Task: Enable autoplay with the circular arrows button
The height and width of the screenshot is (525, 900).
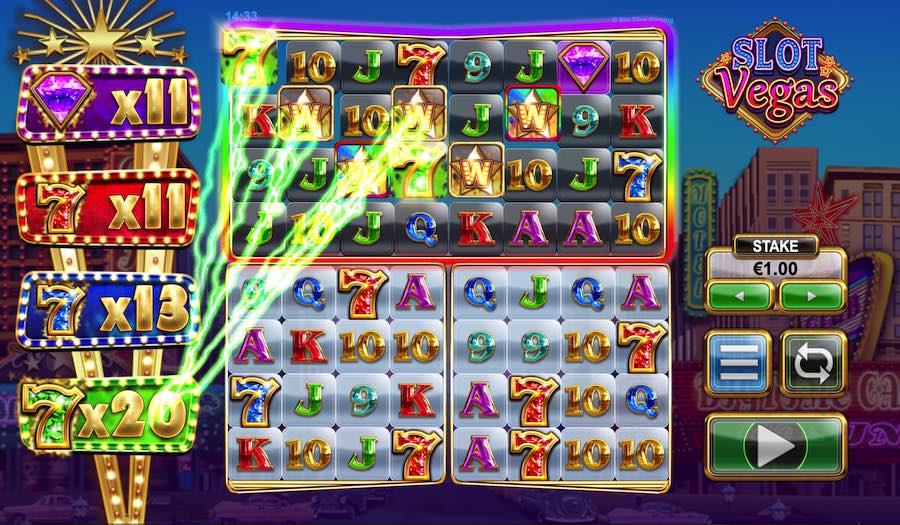Action: click(x=813, y=362)
